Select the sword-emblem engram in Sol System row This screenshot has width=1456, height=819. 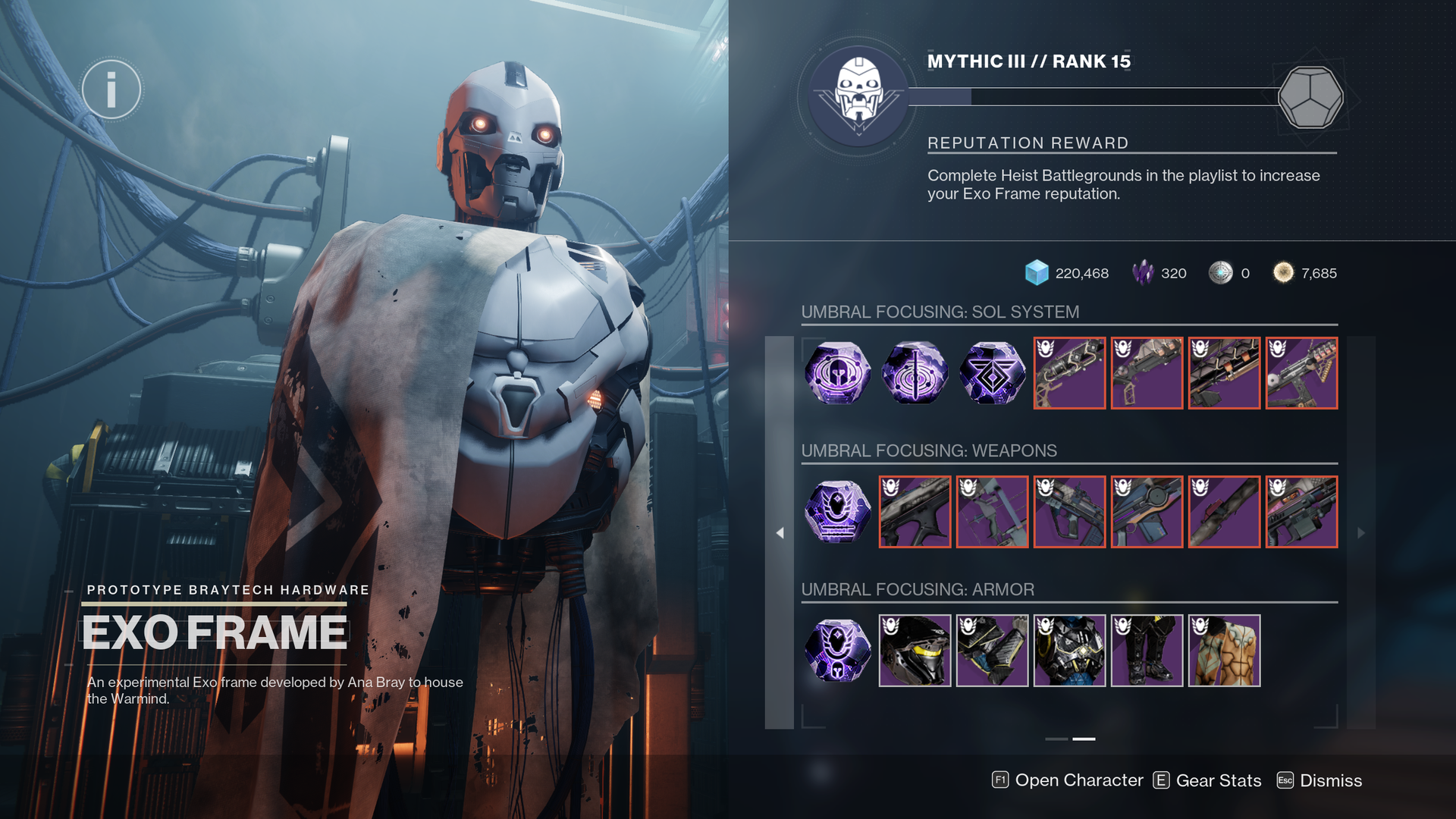914,373
